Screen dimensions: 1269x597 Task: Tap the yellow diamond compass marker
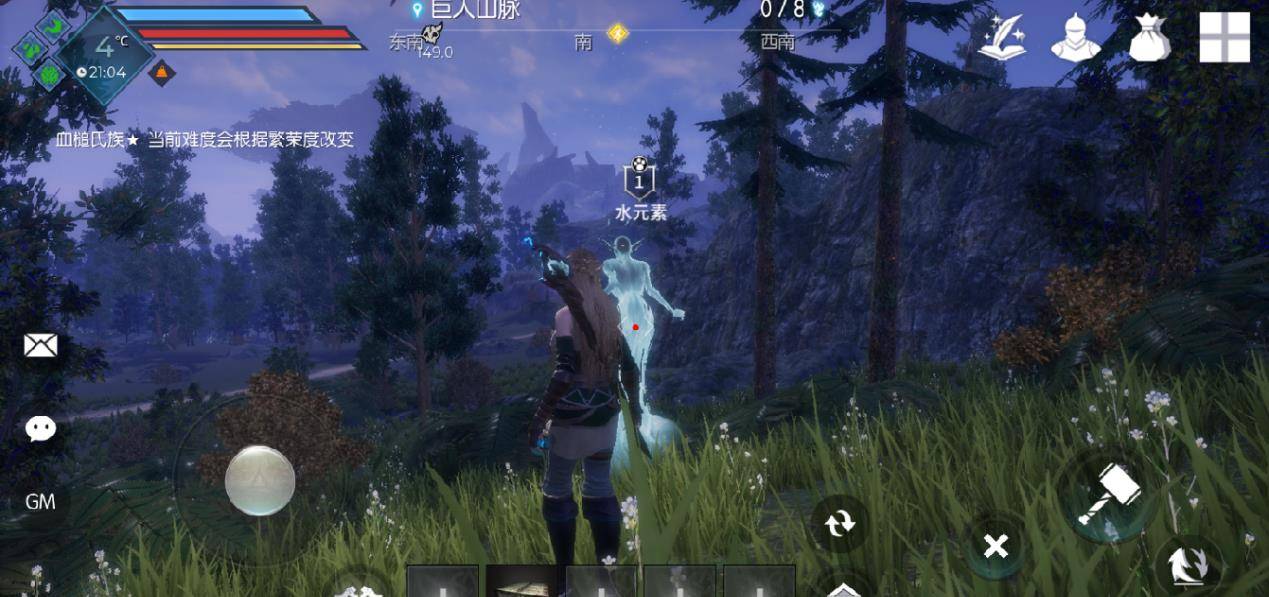point(618,35)
